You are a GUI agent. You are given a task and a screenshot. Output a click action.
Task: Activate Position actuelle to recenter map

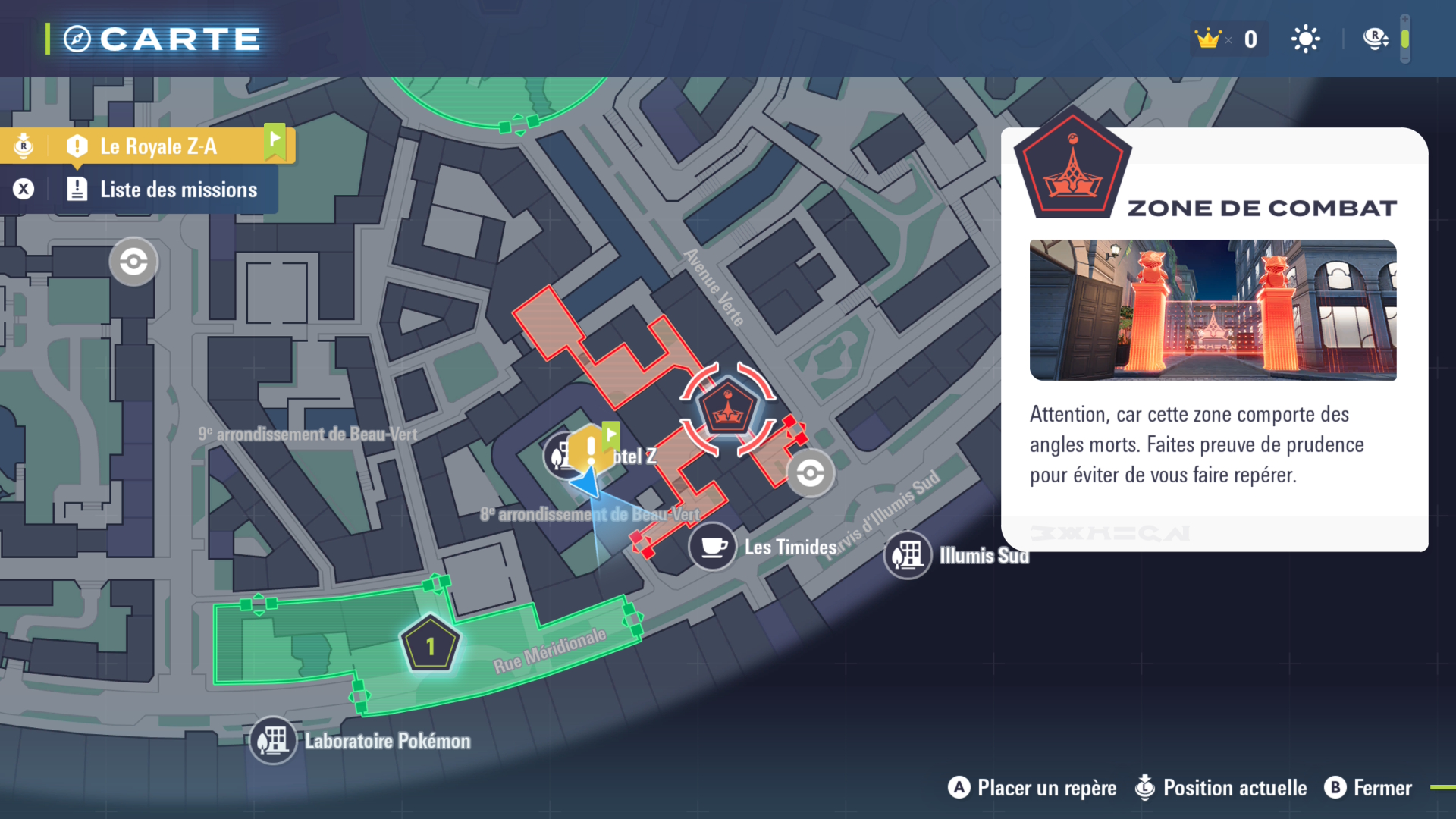pyautogui.click(x=1222, y=788)
